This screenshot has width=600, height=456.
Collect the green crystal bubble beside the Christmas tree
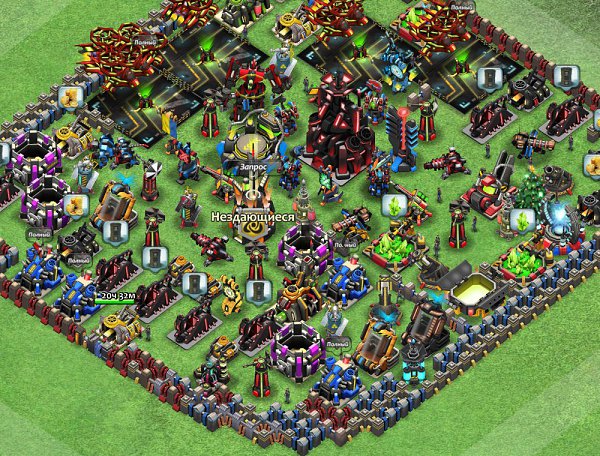point(521,220)
